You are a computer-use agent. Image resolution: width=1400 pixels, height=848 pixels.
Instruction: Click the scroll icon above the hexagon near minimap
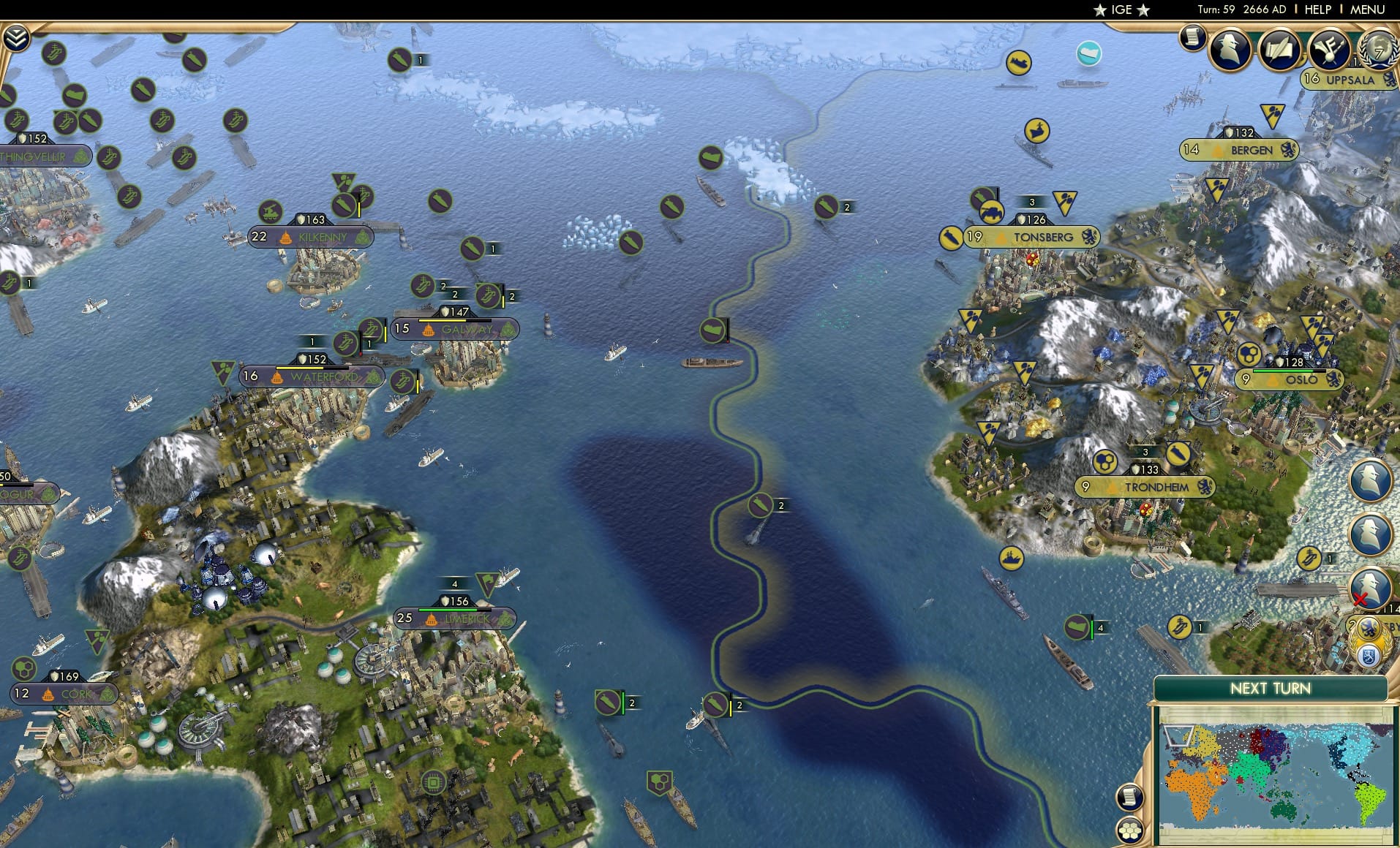pos(1129,797)
